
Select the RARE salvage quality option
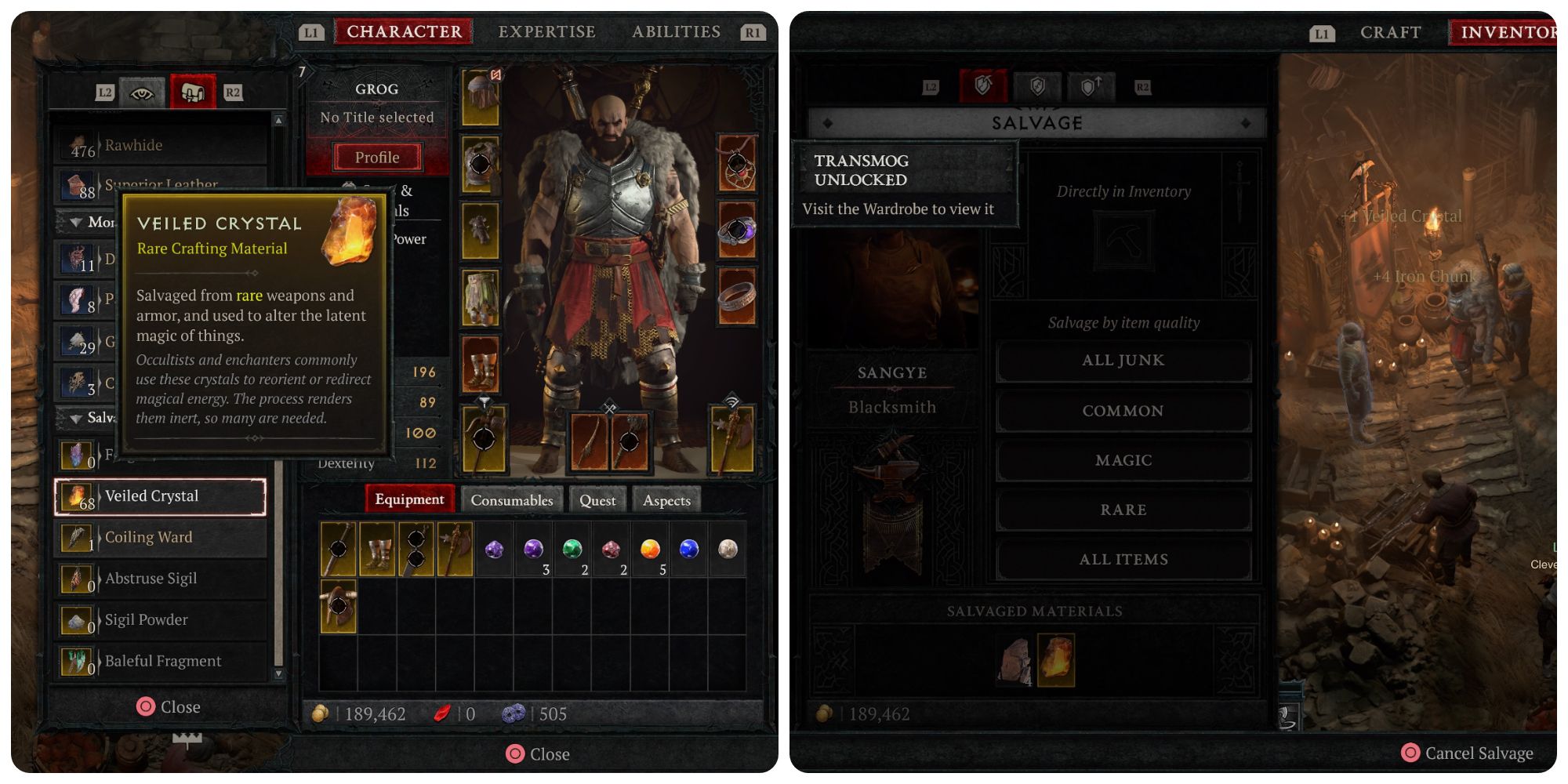1123,510
